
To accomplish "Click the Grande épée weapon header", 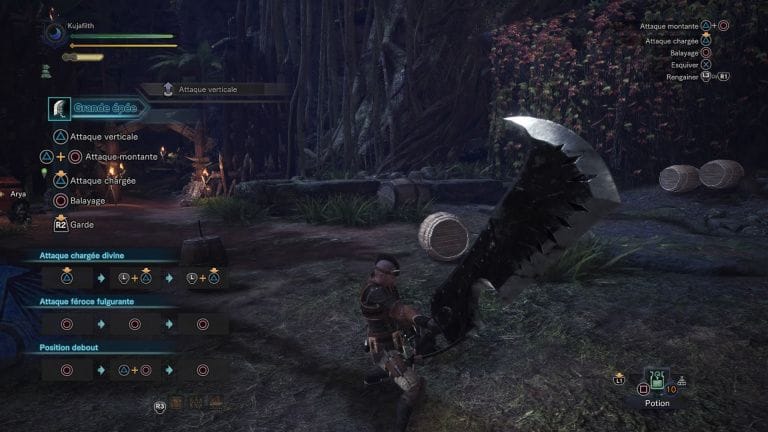I will click(104, 108).
